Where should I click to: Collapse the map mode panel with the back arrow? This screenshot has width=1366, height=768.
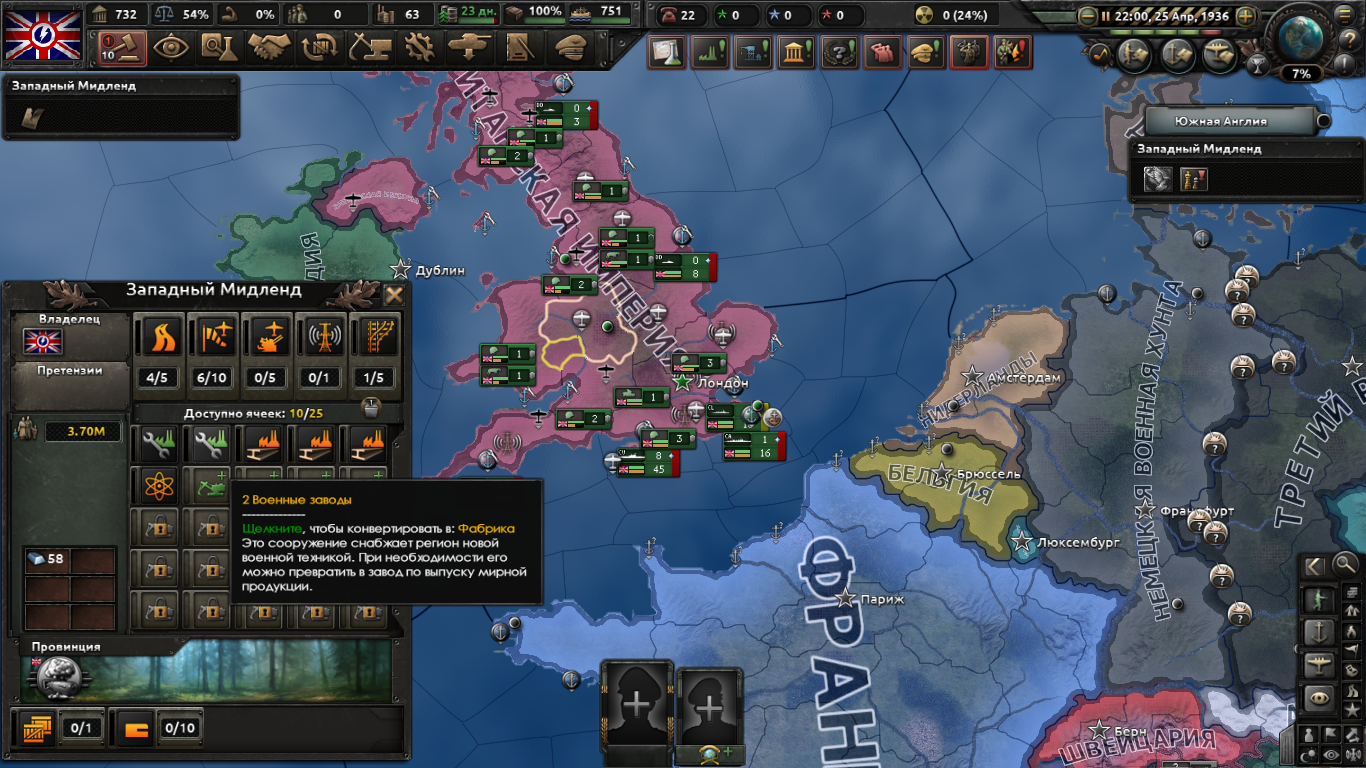pyautogui.click(x=1315, y=565)
